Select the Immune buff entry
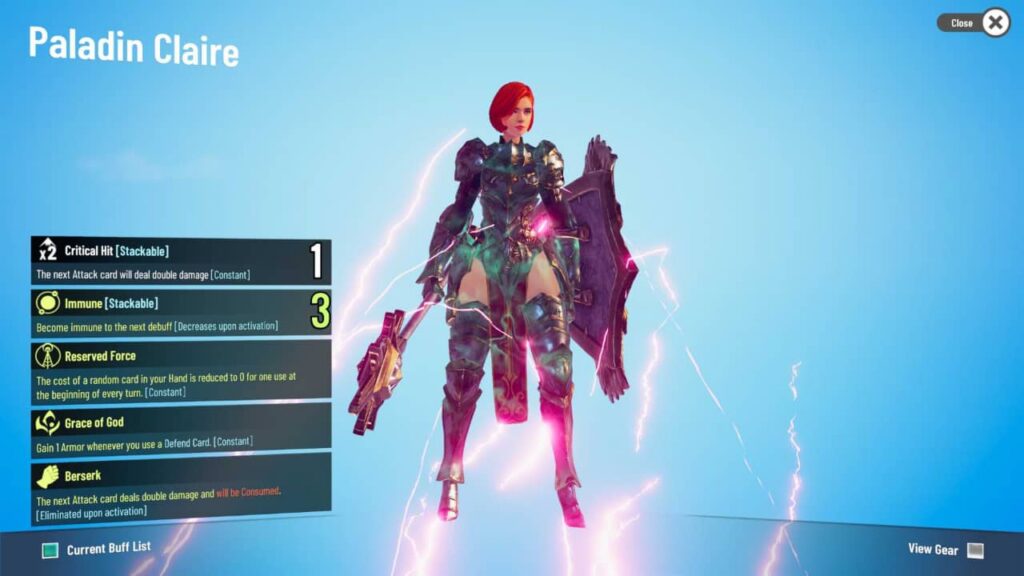 tap(180, 313)
